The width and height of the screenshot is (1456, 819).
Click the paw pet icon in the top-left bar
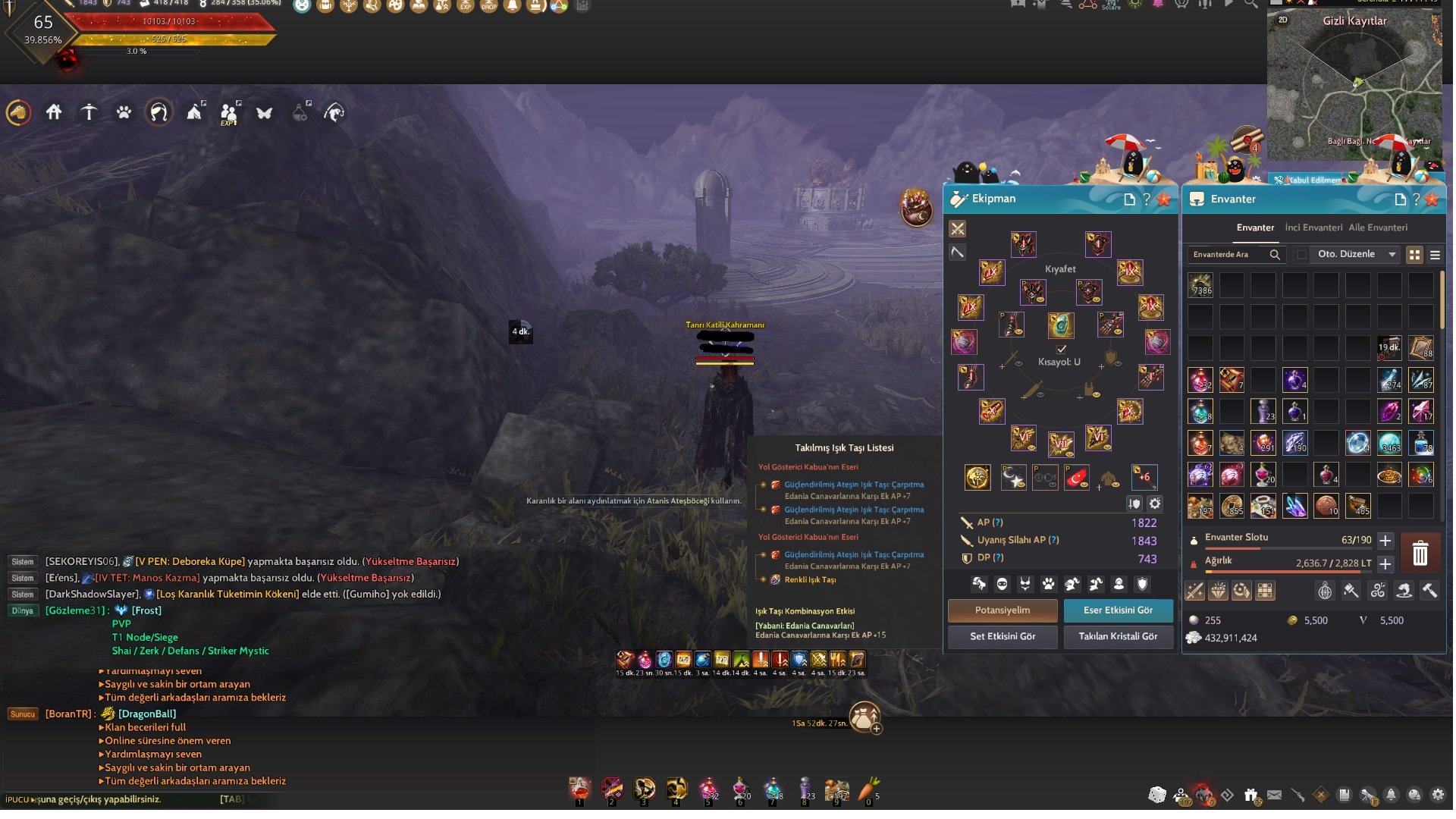124,113
